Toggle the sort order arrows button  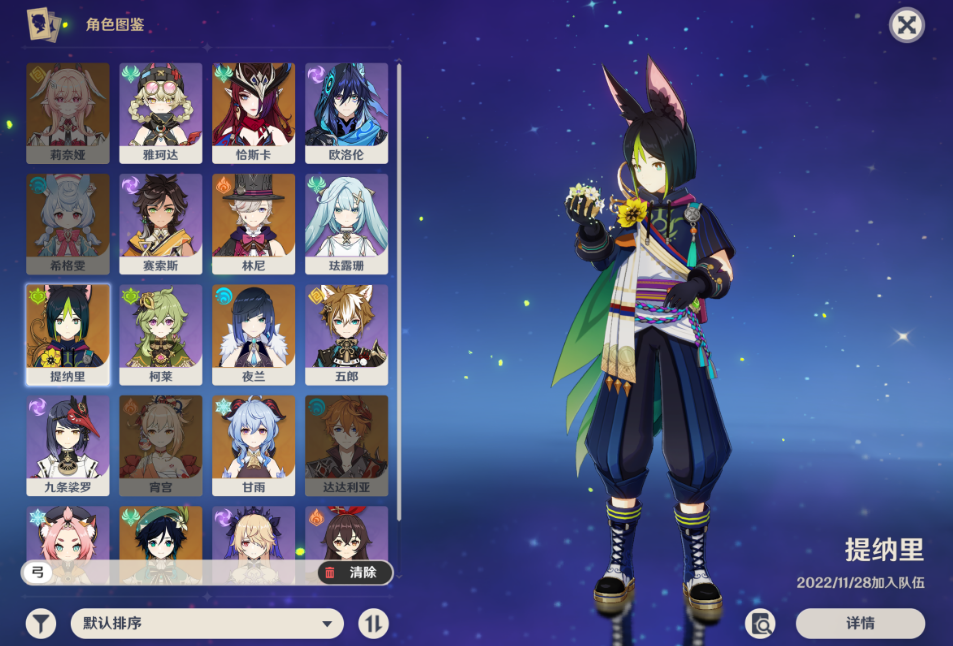[373, 623]
